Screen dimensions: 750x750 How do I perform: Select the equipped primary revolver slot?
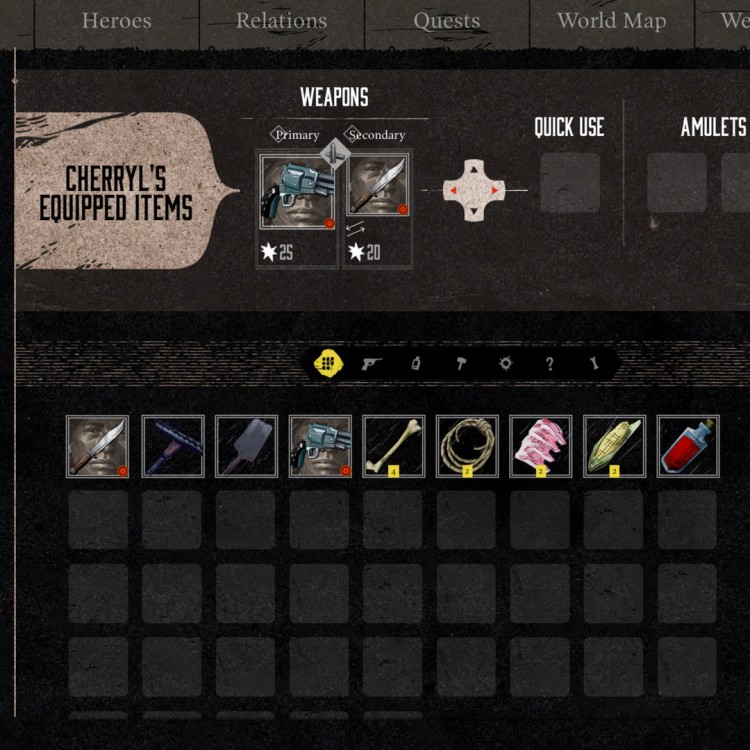[297, 192]
